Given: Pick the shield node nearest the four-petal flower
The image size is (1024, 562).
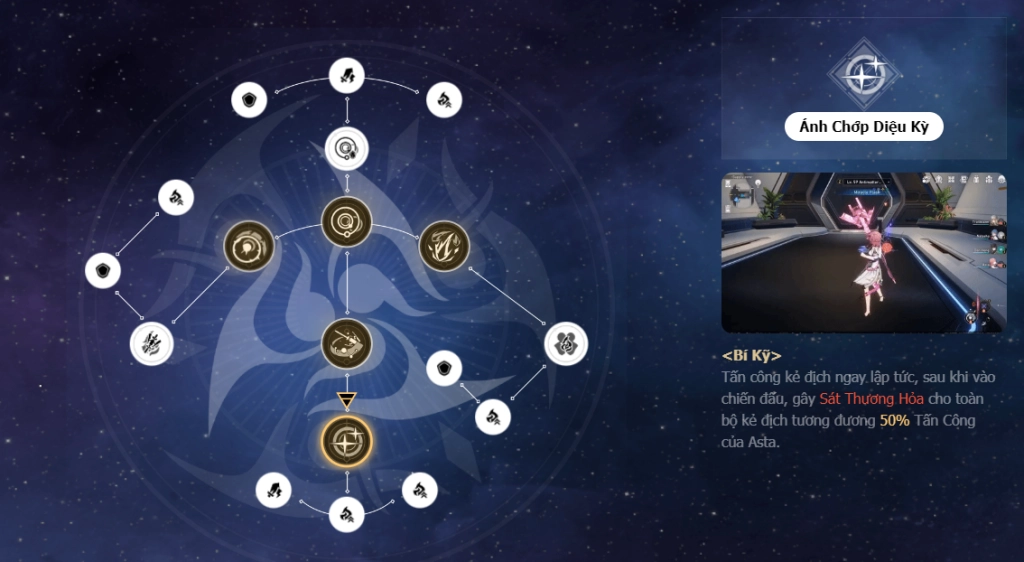Looking at the screenshot, I should coord(443,368).
